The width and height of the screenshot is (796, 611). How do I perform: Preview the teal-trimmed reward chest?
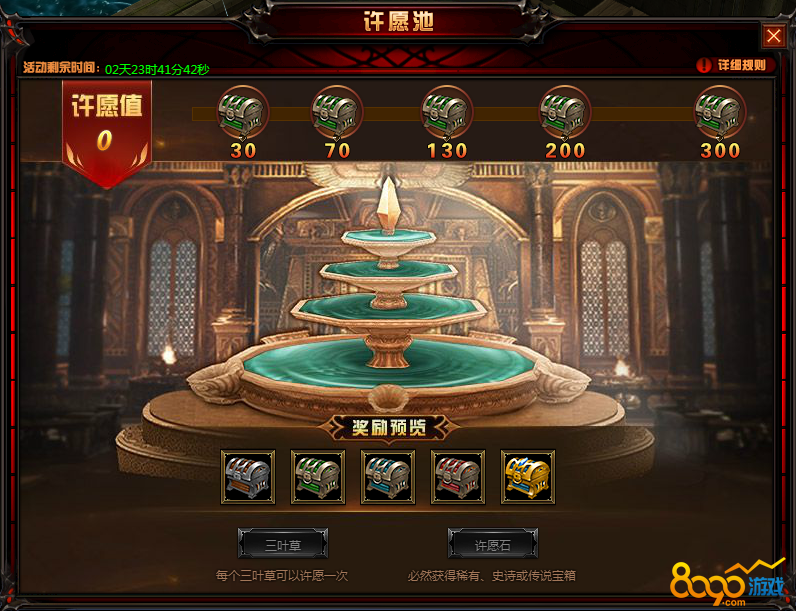click(388, 477)
